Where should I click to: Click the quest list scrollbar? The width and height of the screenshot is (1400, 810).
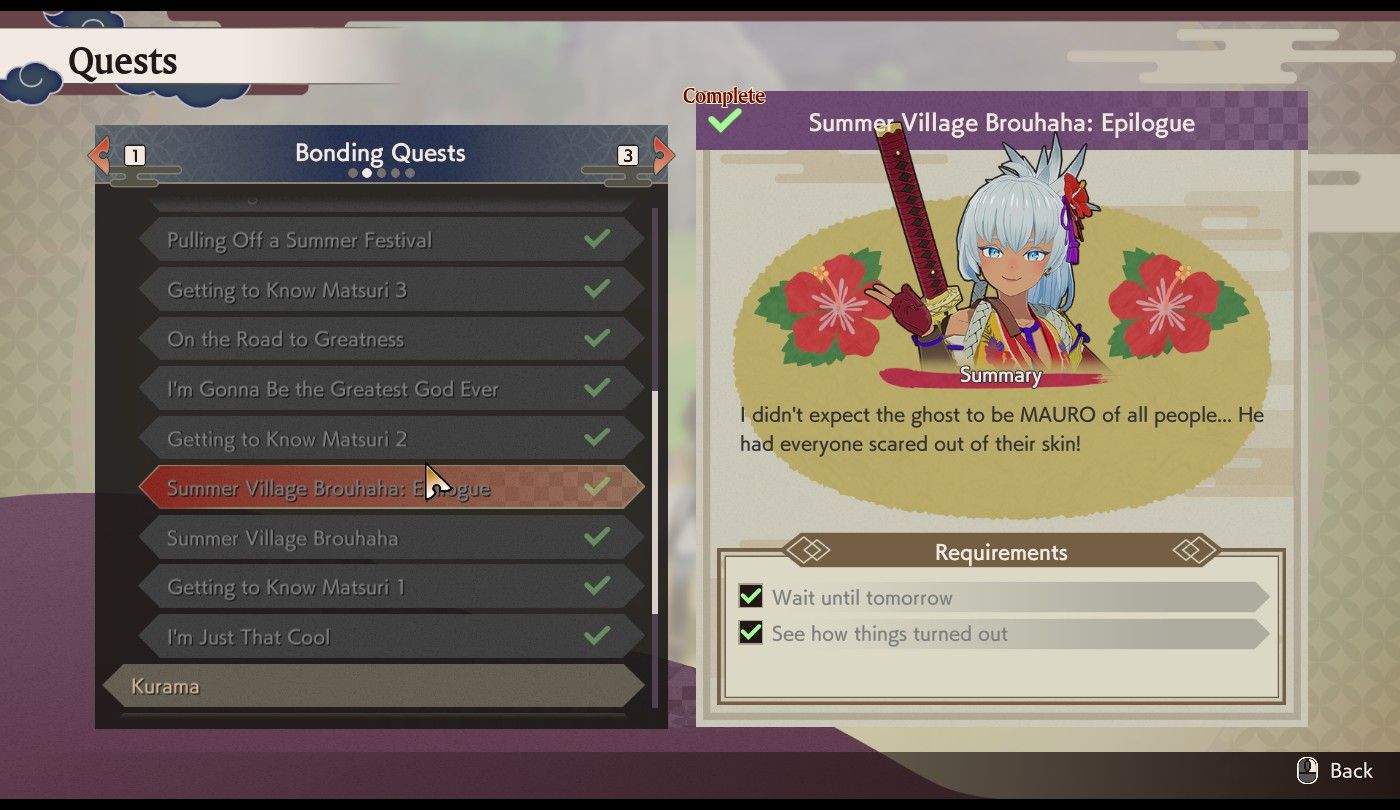coord(655,500)
